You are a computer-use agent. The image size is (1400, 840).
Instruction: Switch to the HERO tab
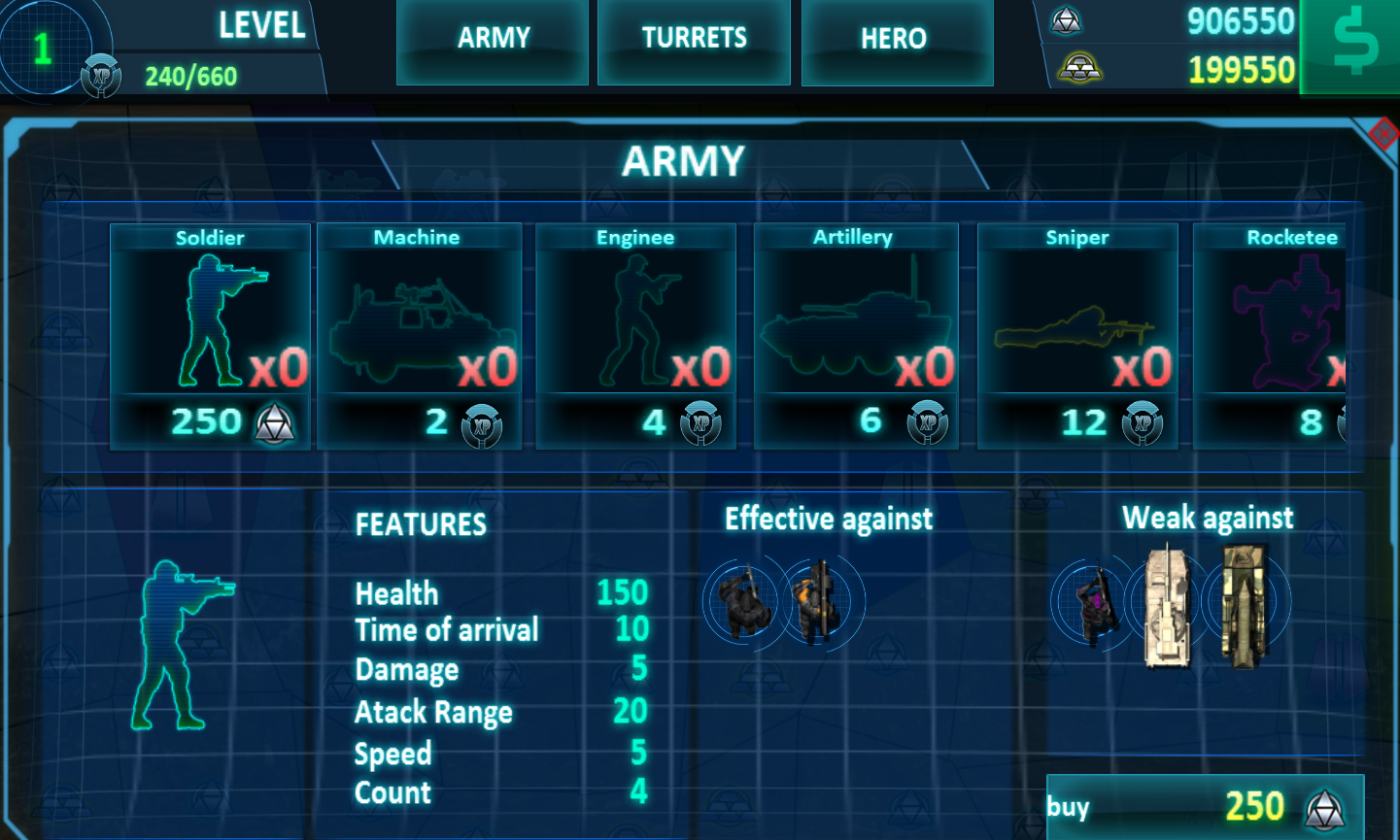click(896, 39)
